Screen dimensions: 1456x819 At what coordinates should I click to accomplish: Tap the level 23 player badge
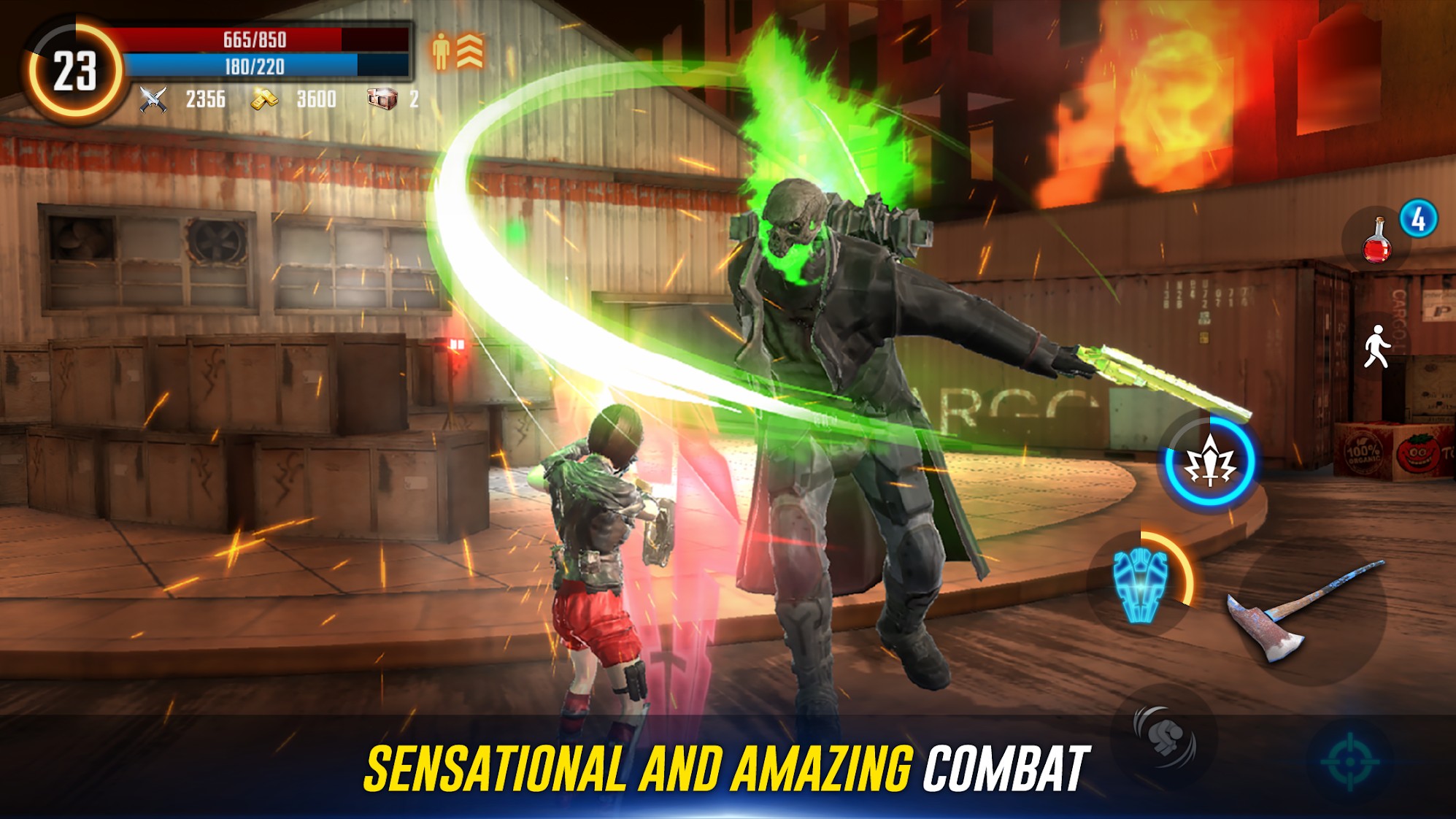74,72
